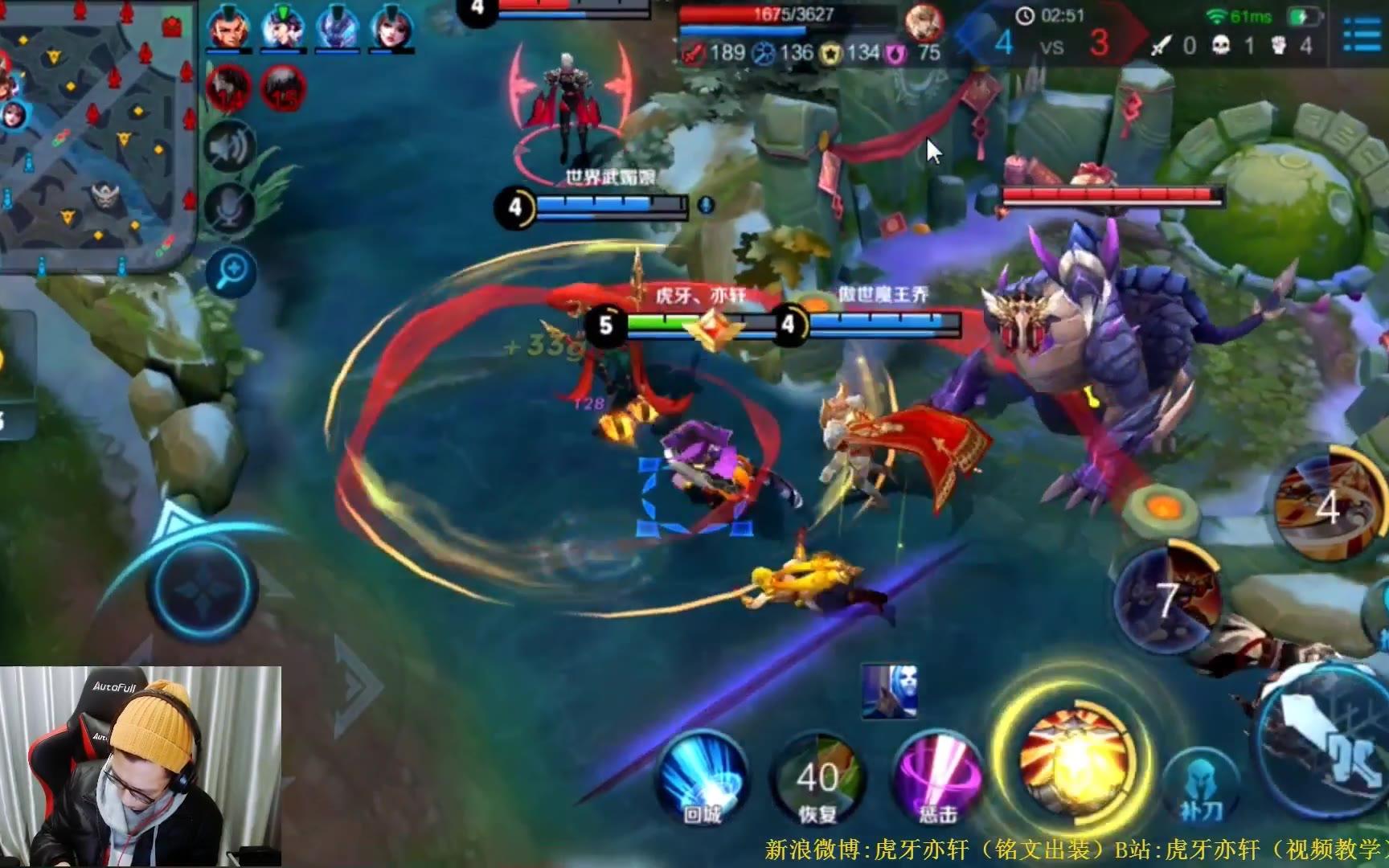Screen dimensions: 1389x868
Task: Activate the skill showing cooldown 4
Action: coord(1326,506)
